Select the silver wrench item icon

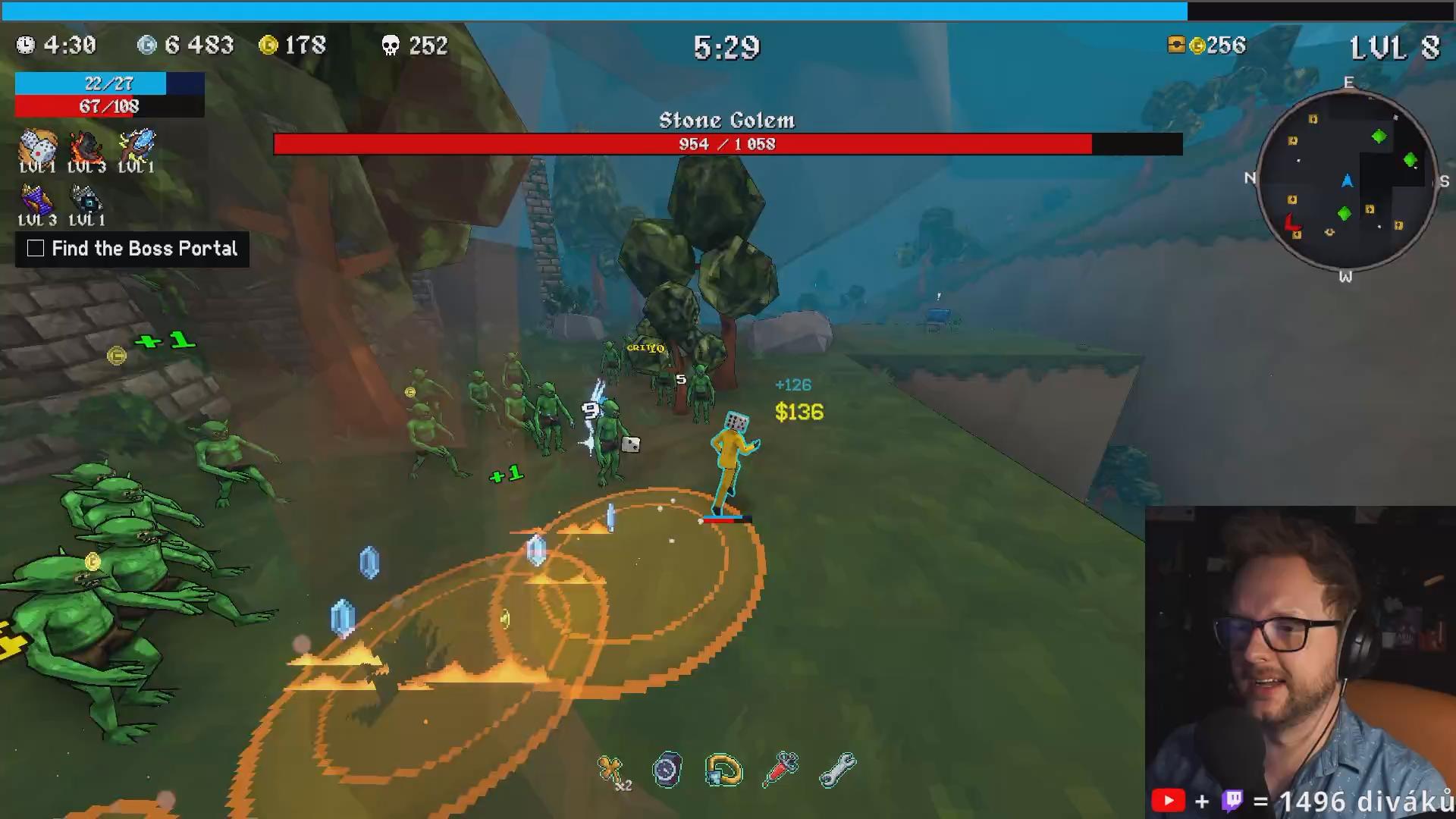[838, 770]
